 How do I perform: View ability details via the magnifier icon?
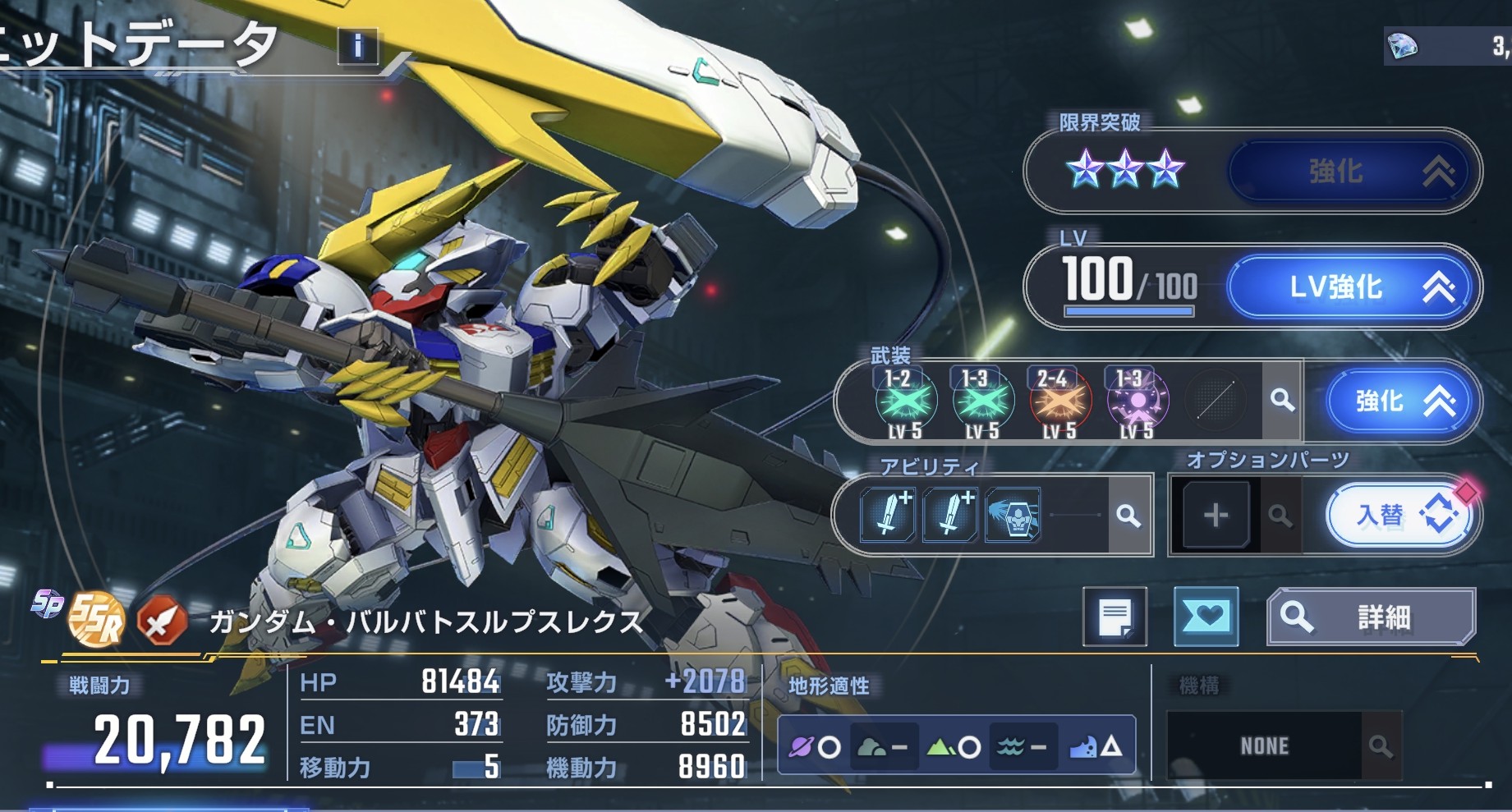click(1129, 516)
